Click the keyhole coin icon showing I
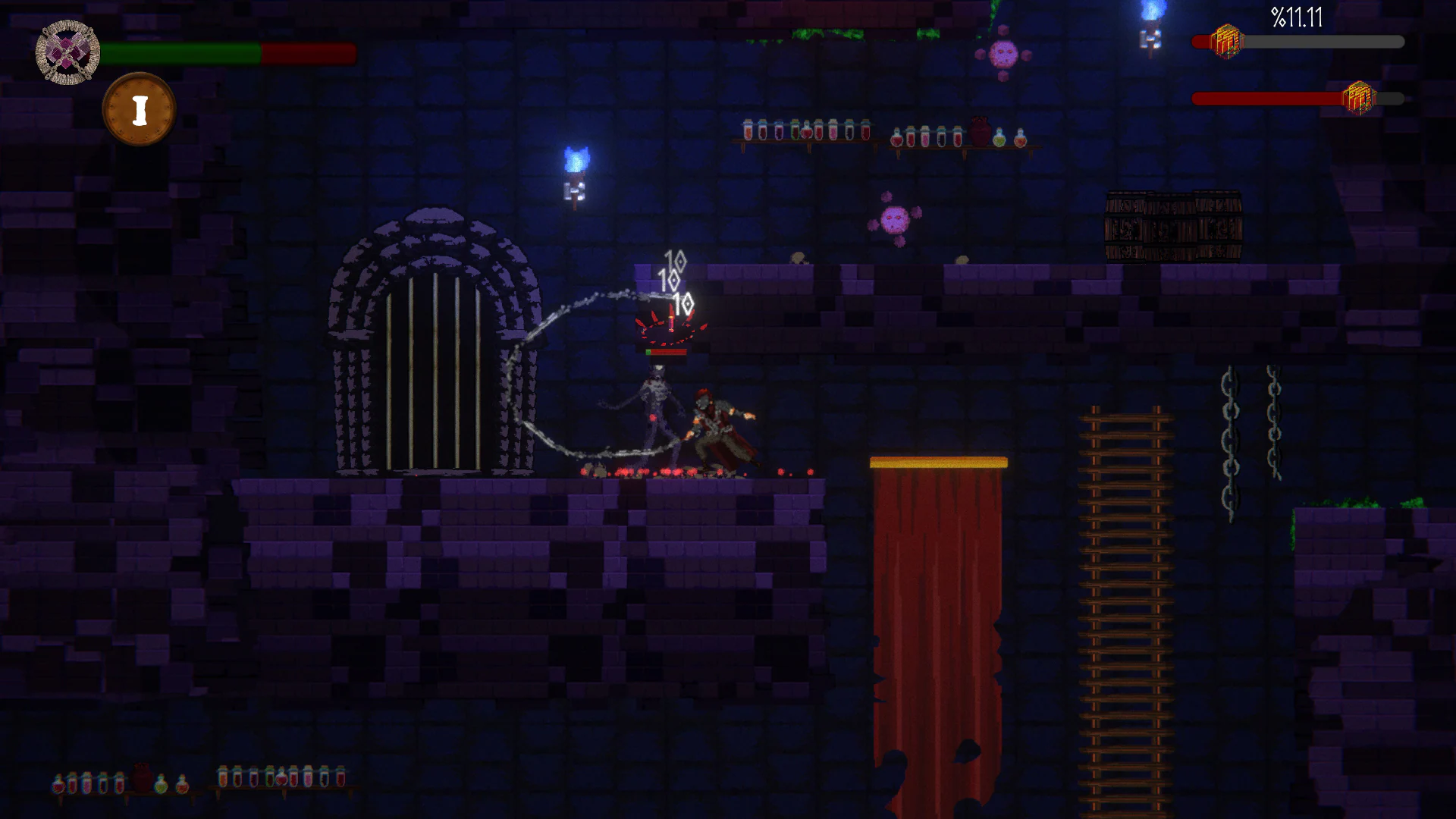1456x819 pixels. pos(140,108)
